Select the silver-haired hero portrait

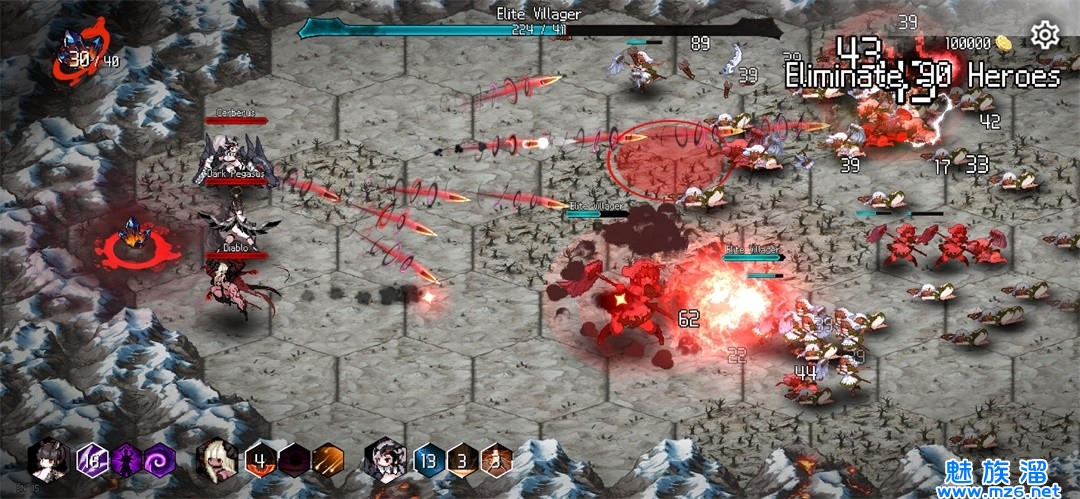click(x=384, y=461)
